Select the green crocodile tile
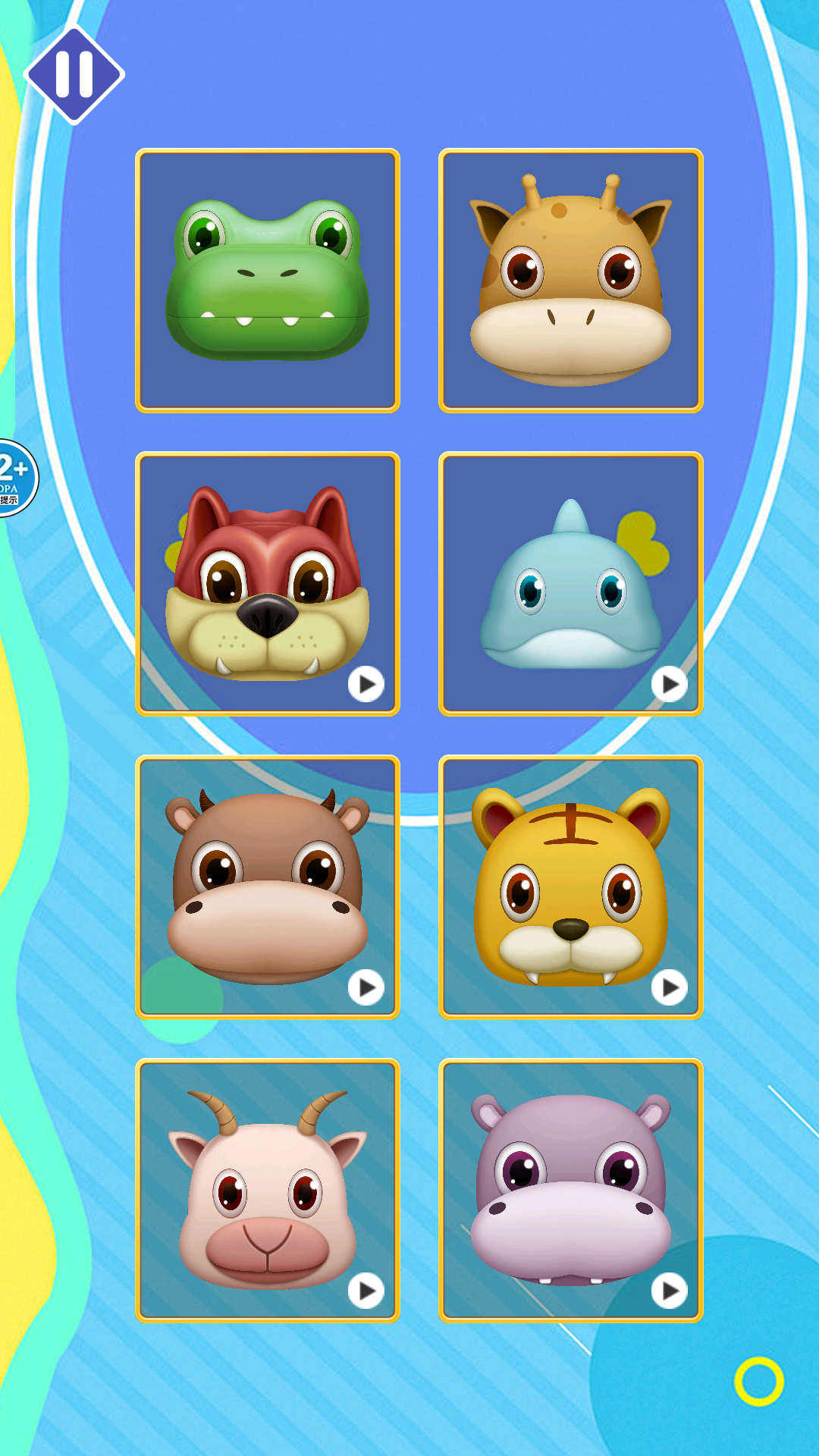 268,281
